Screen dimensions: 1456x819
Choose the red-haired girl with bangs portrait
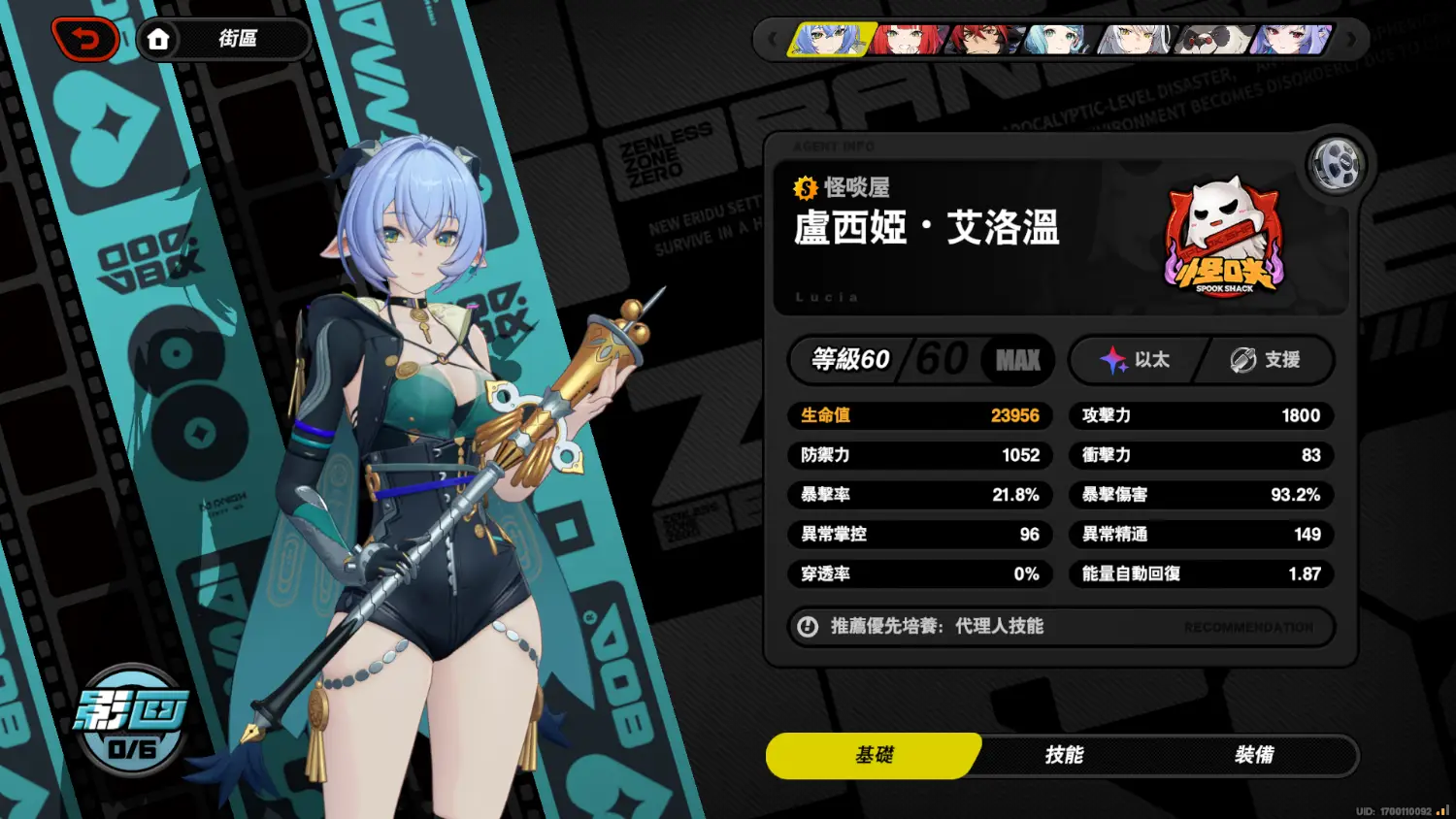(907, 40)
